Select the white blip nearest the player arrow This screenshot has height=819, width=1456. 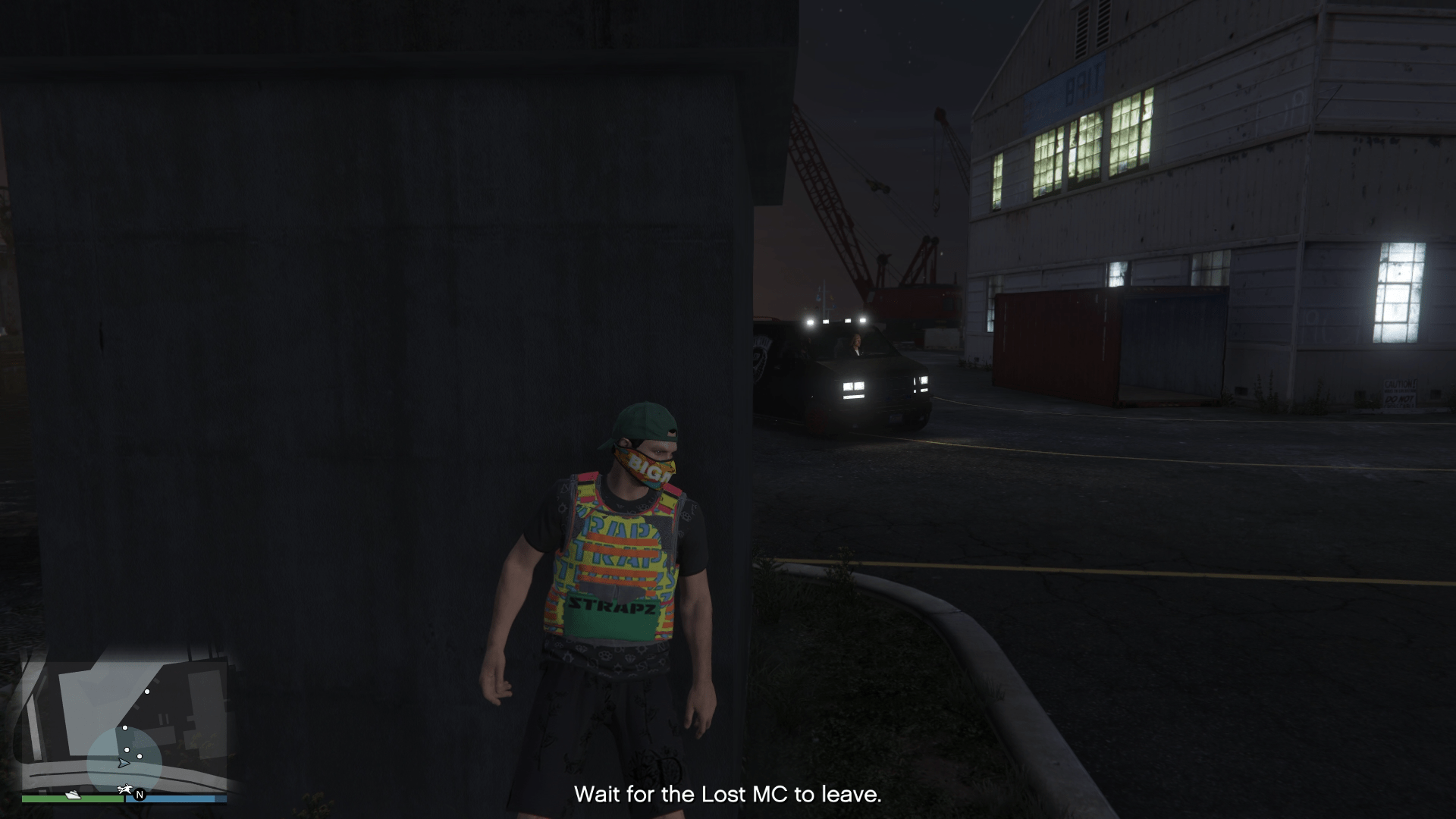[127, 749]
